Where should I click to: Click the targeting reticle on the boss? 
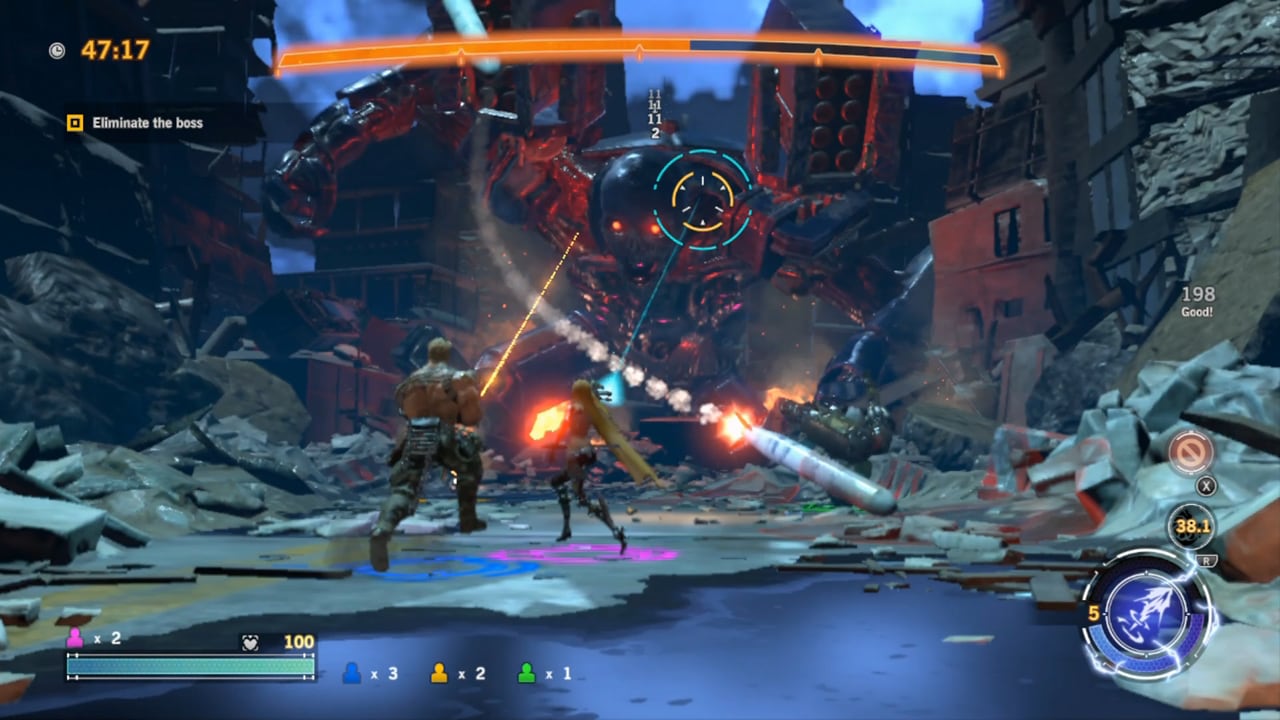(701, 200)
